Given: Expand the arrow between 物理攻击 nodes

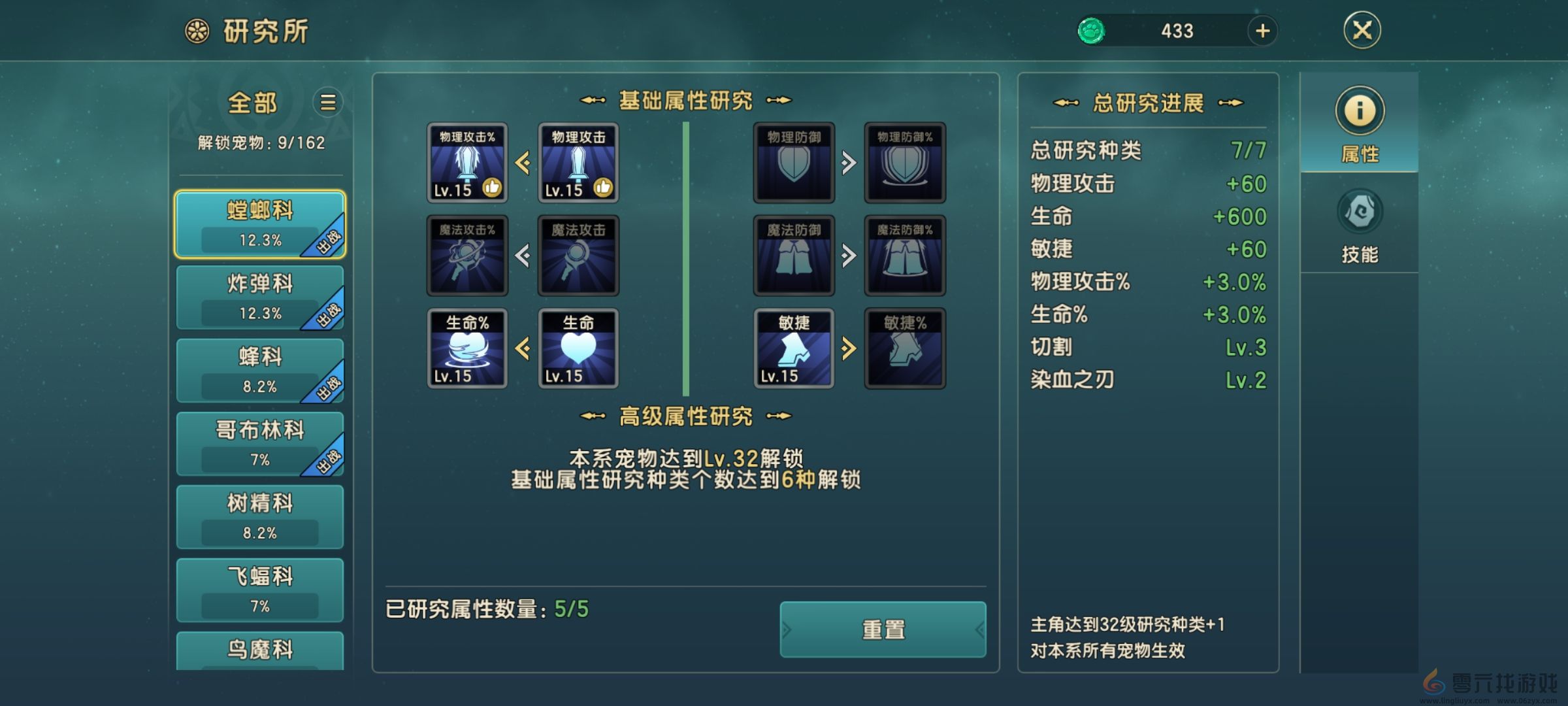Looking at the screenshot, I should coord(523,163).
